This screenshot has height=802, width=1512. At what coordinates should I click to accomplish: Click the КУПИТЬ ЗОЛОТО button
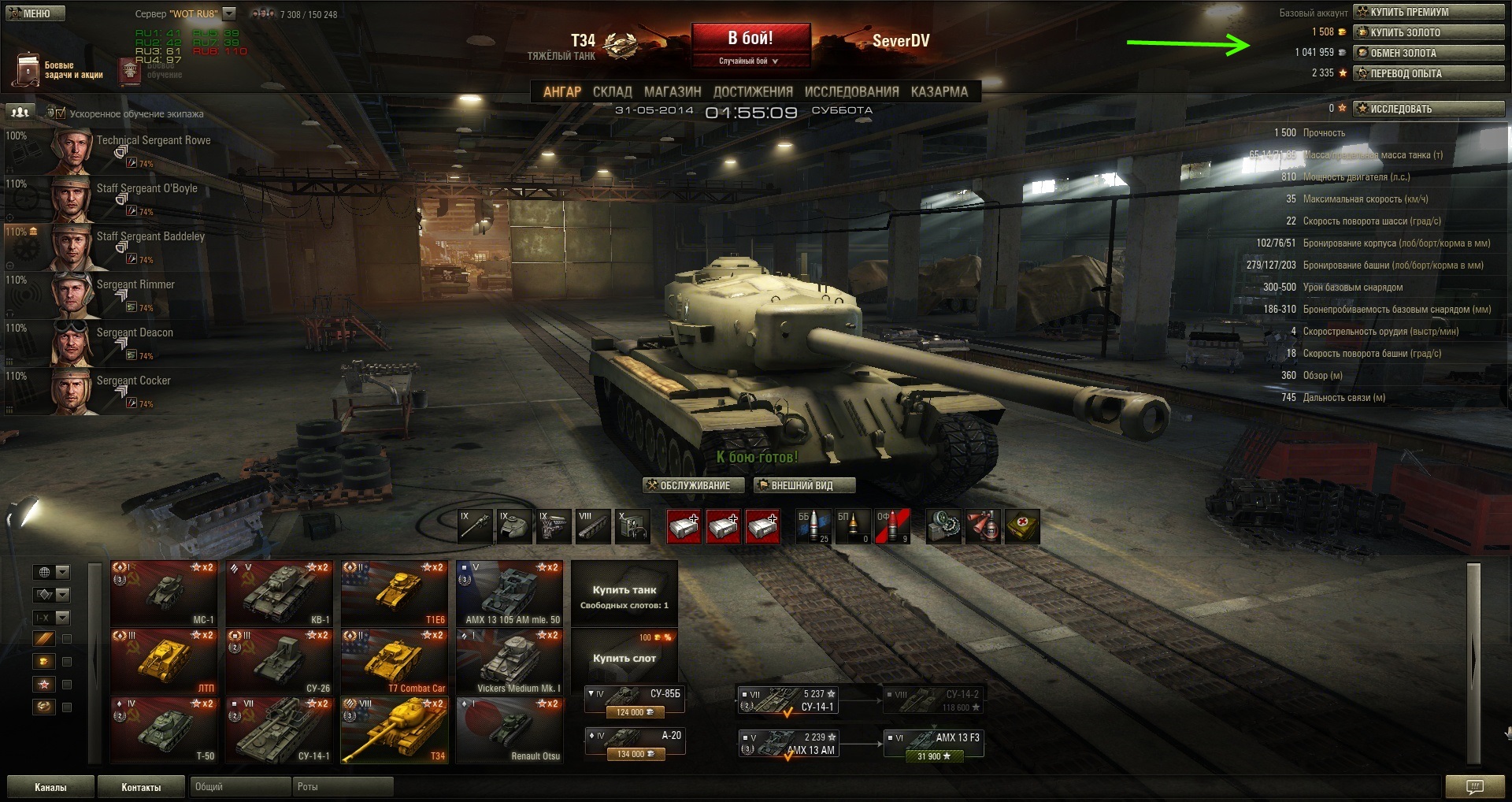[1428, 32]
